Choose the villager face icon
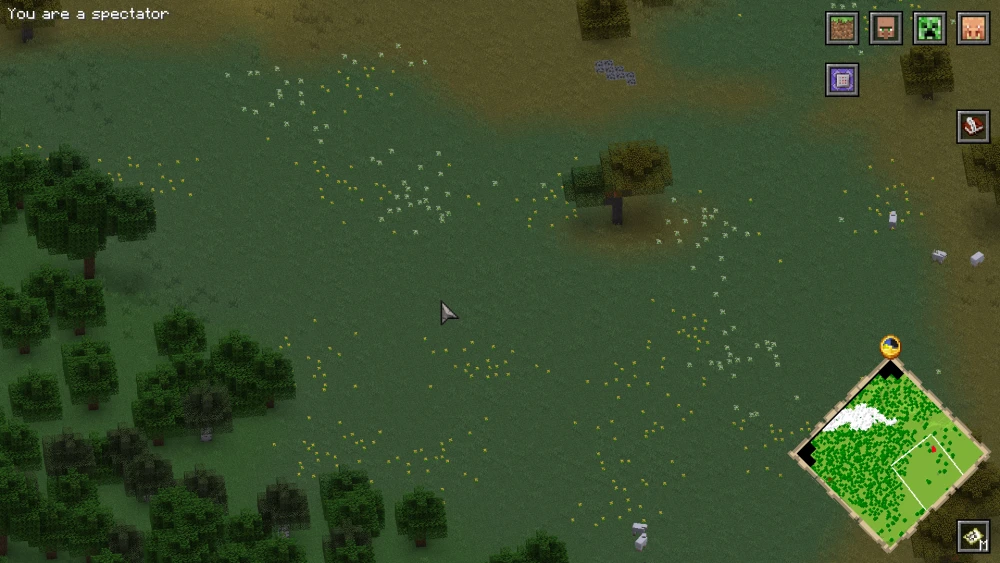This screenshot has height=563, width=1000. (886, 28)
